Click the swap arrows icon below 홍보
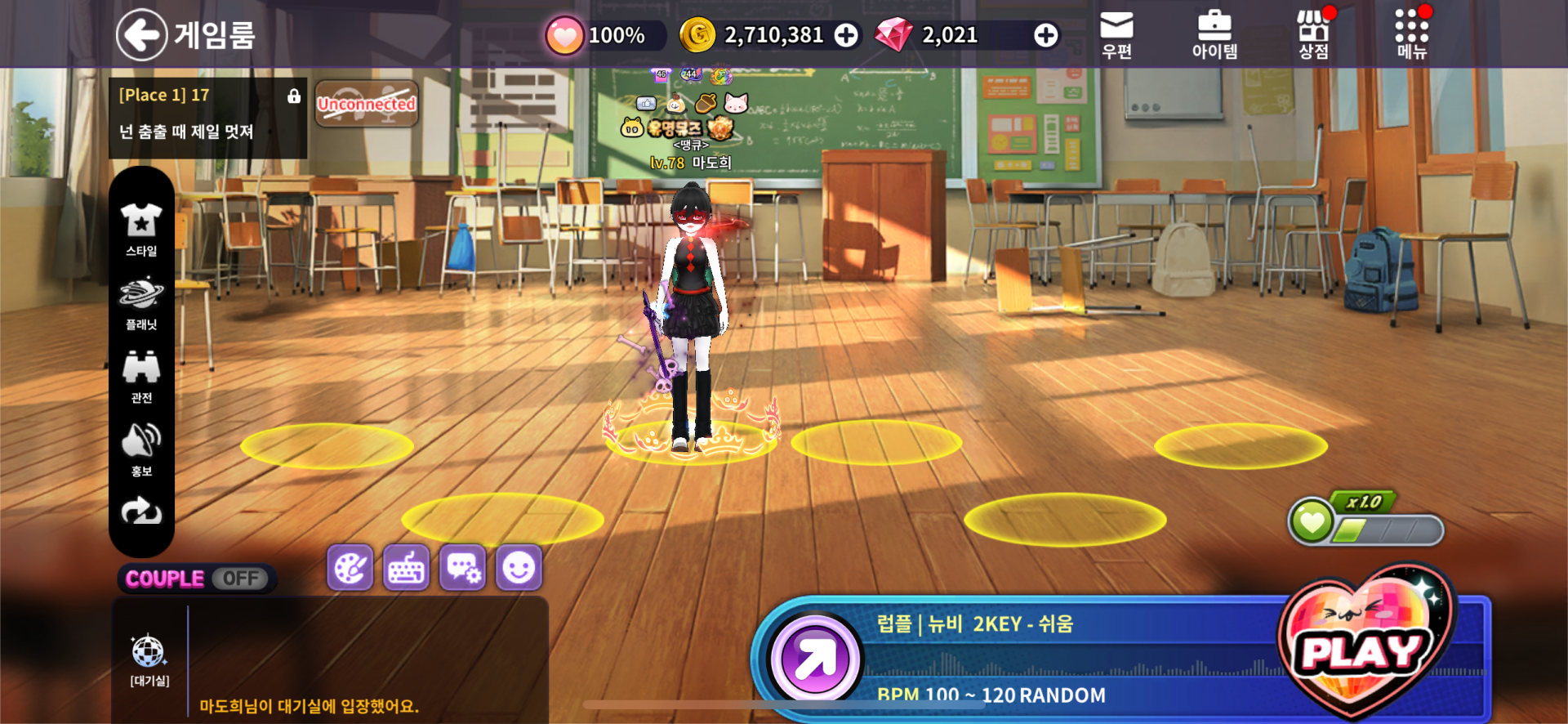Image resolution: width=1568 pixels, height=724 pixels. (x=141, y=512)
